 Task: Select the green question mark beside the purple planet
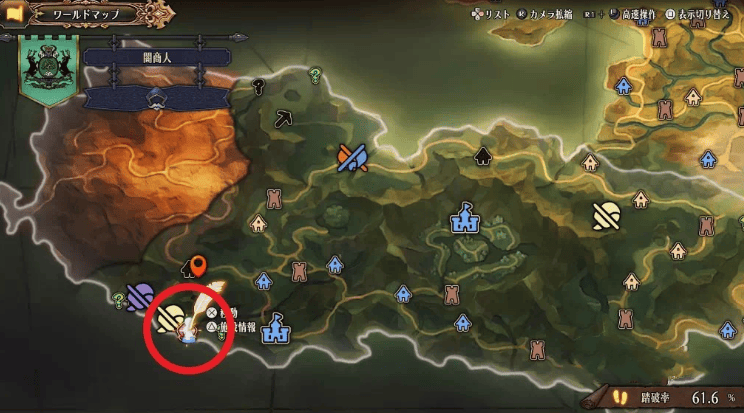pyautogui.click(x=119, y=299)
